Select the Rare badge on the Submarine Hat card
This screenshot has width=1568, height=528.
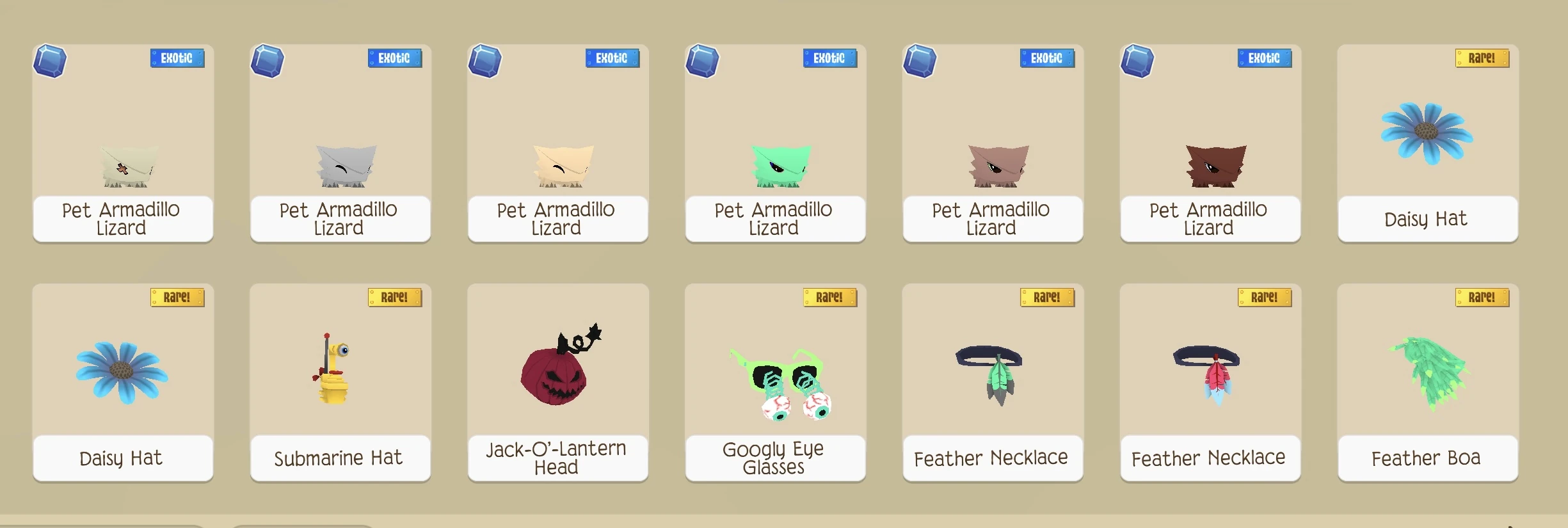(x=395, y=297)
